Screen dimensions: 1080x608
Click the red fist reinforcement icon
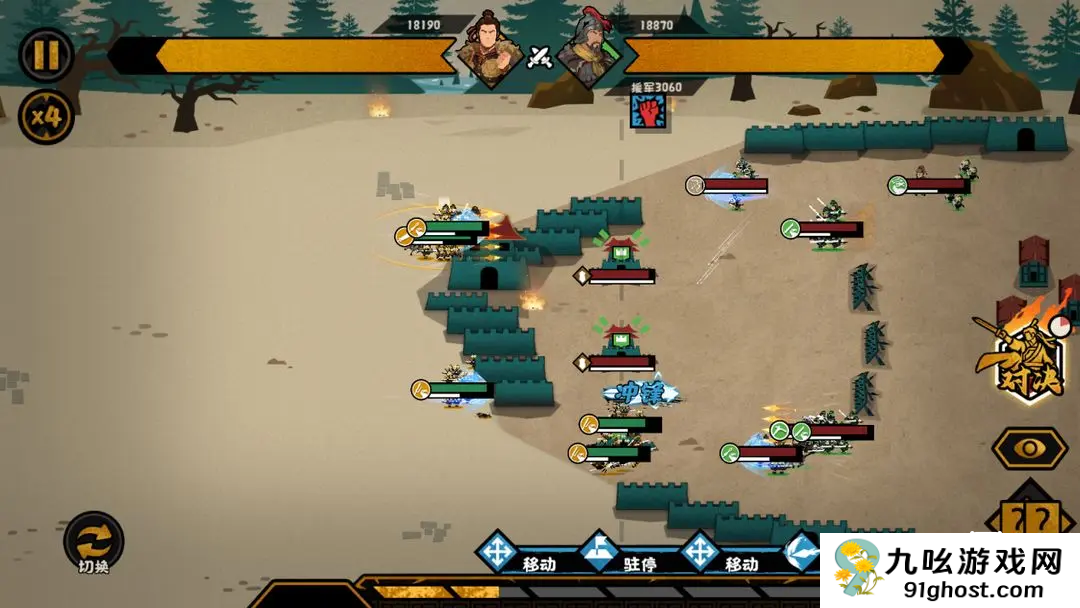648,111
